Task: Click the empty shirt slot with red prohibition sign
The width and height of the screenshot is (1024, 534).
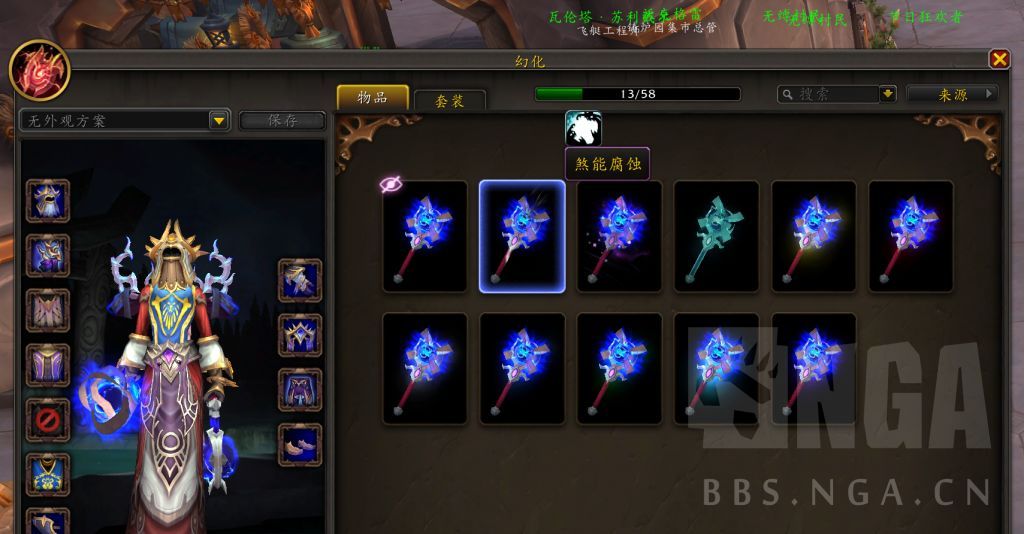Action: 47,420
